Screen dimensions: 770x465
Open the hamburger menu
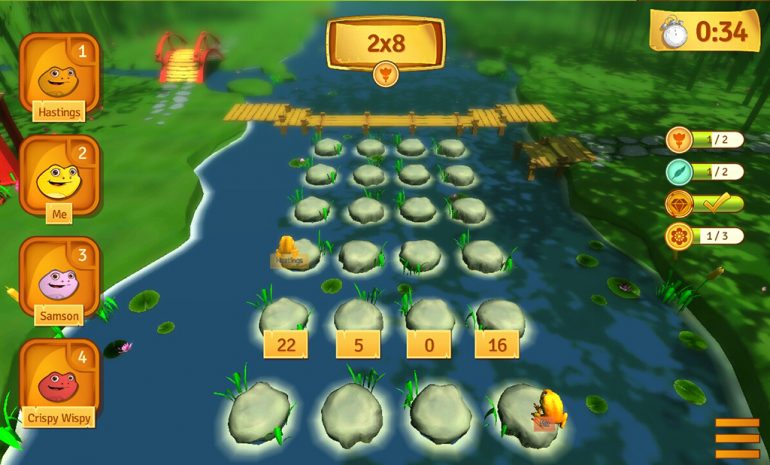tap(737, 437)
